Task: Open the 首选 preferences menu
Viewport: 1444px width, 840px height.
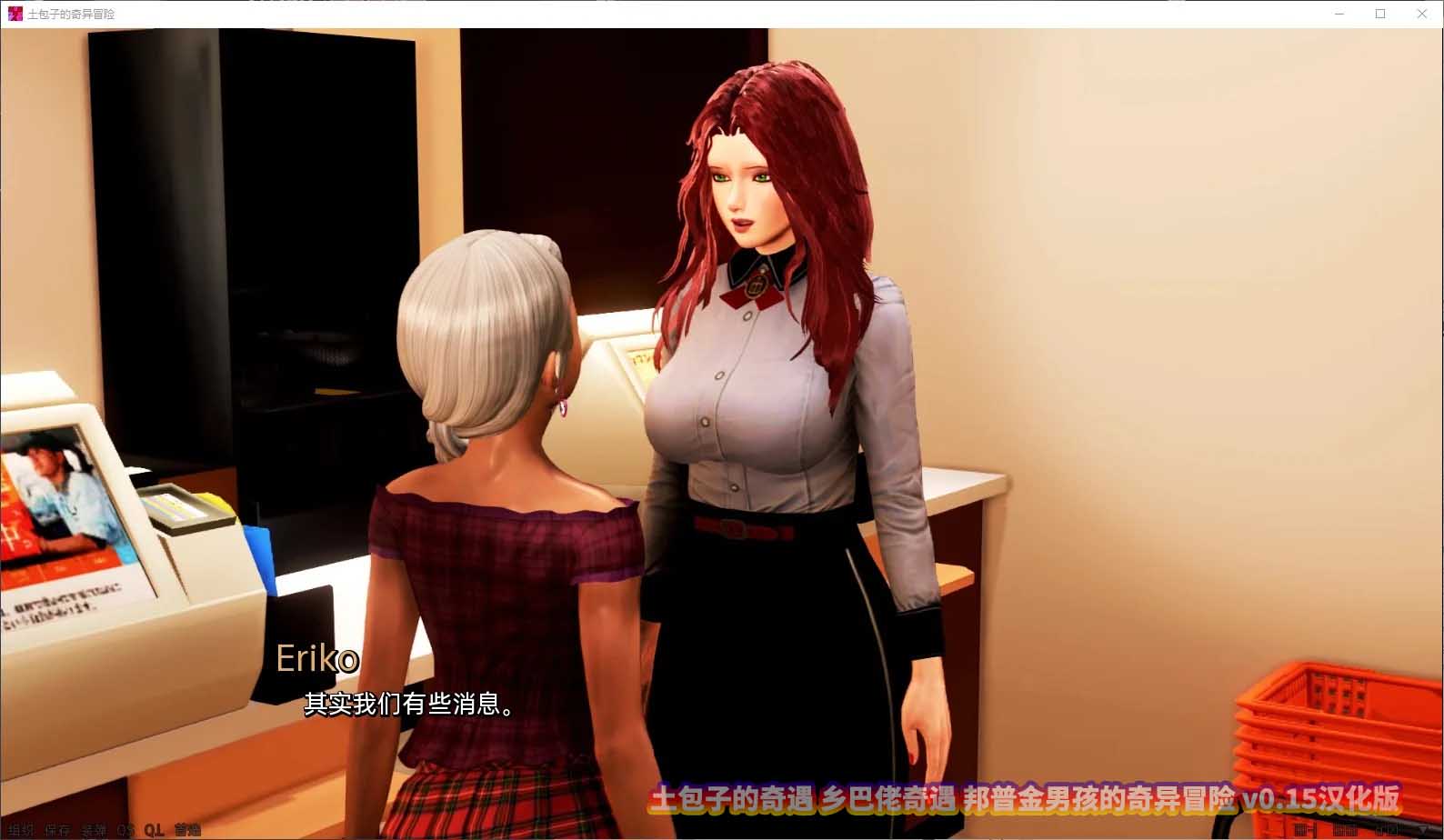Action: (187, 830)
